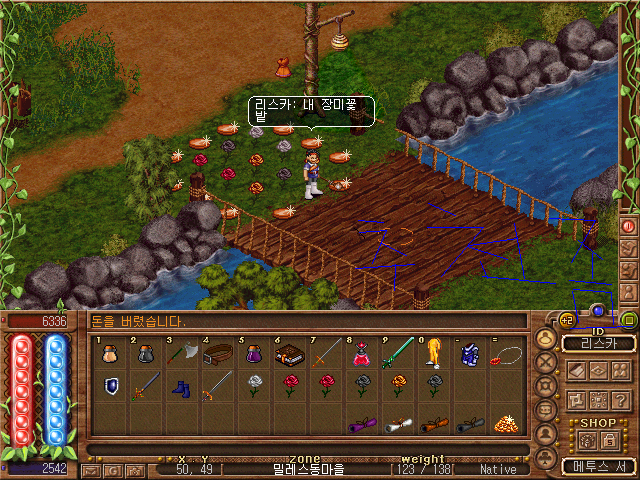This screenshot has width=640, height=480.
Task: Click the gold coin pile
Action: (x=506, y=422)
